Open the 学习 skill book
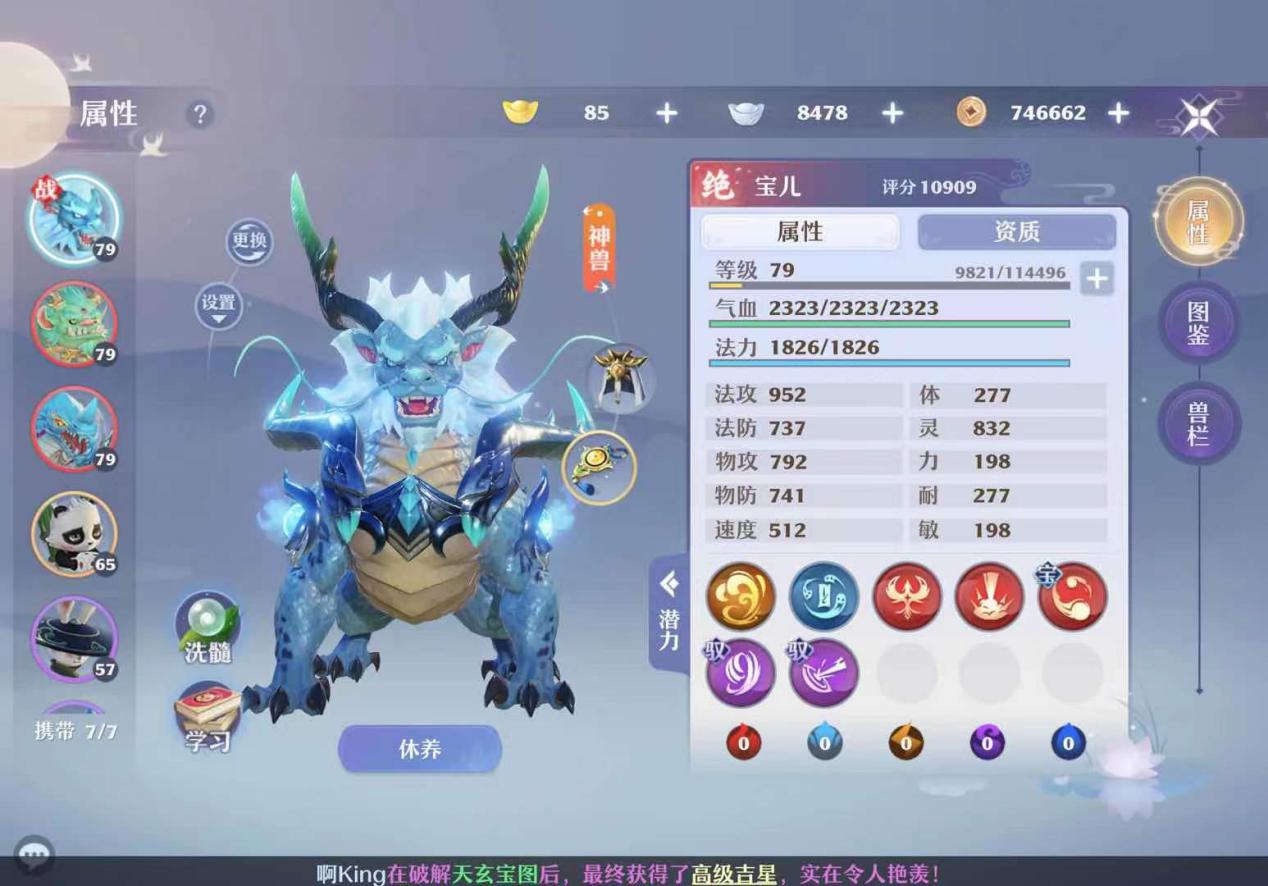Screen dimensions: 1268x886 point(208,716)
